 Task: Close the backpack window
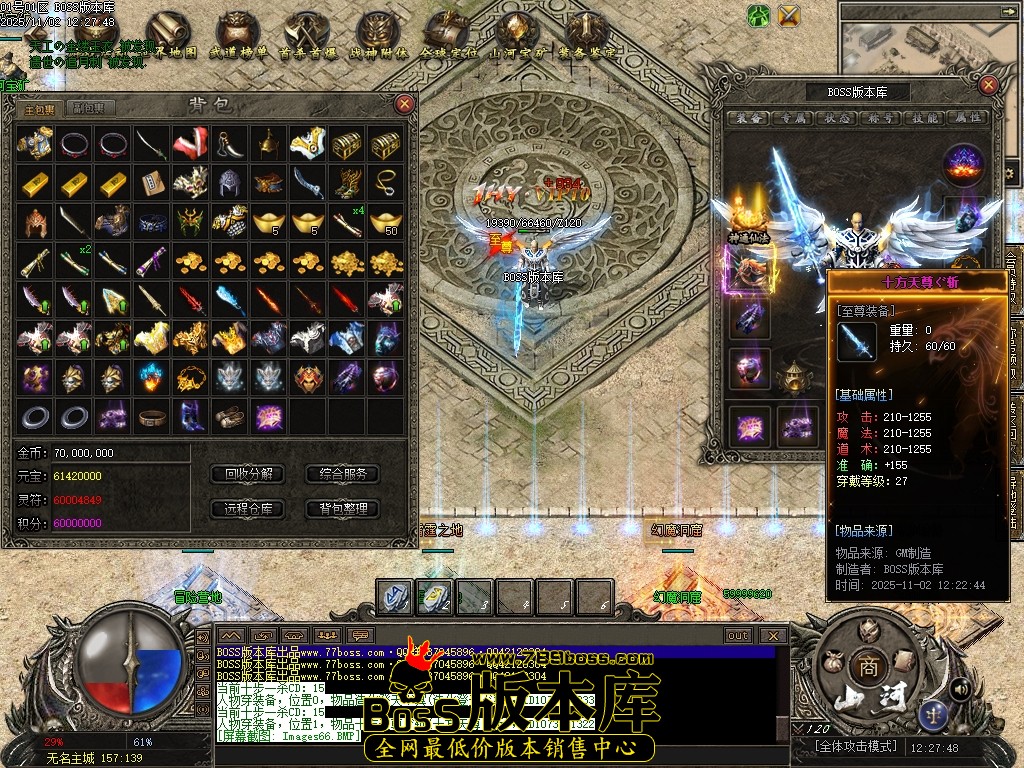pos(404,103)
